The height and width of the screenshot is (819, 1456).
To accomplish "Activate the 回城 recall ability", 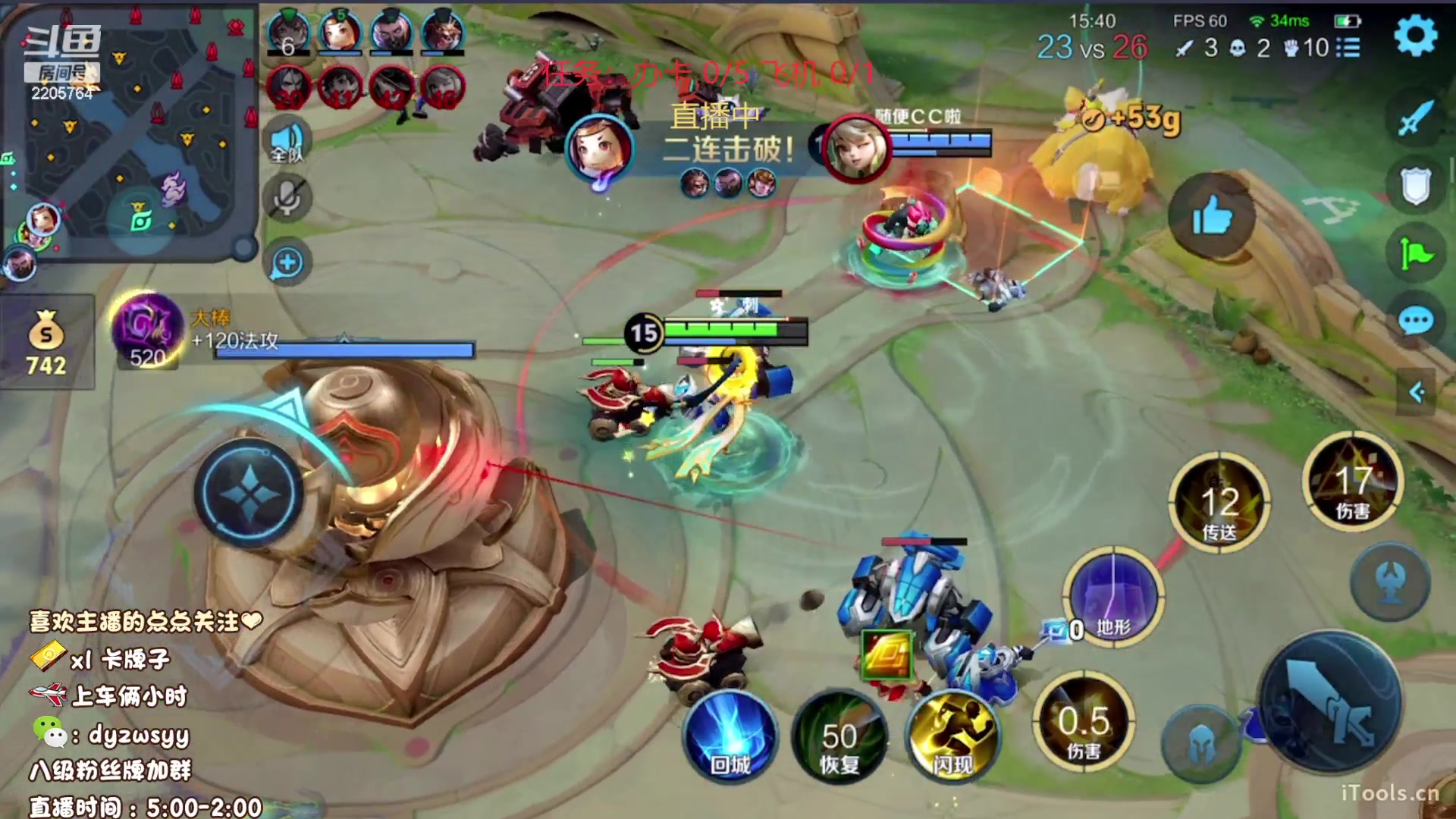I will pyautogui.click(x=730, y=737).
